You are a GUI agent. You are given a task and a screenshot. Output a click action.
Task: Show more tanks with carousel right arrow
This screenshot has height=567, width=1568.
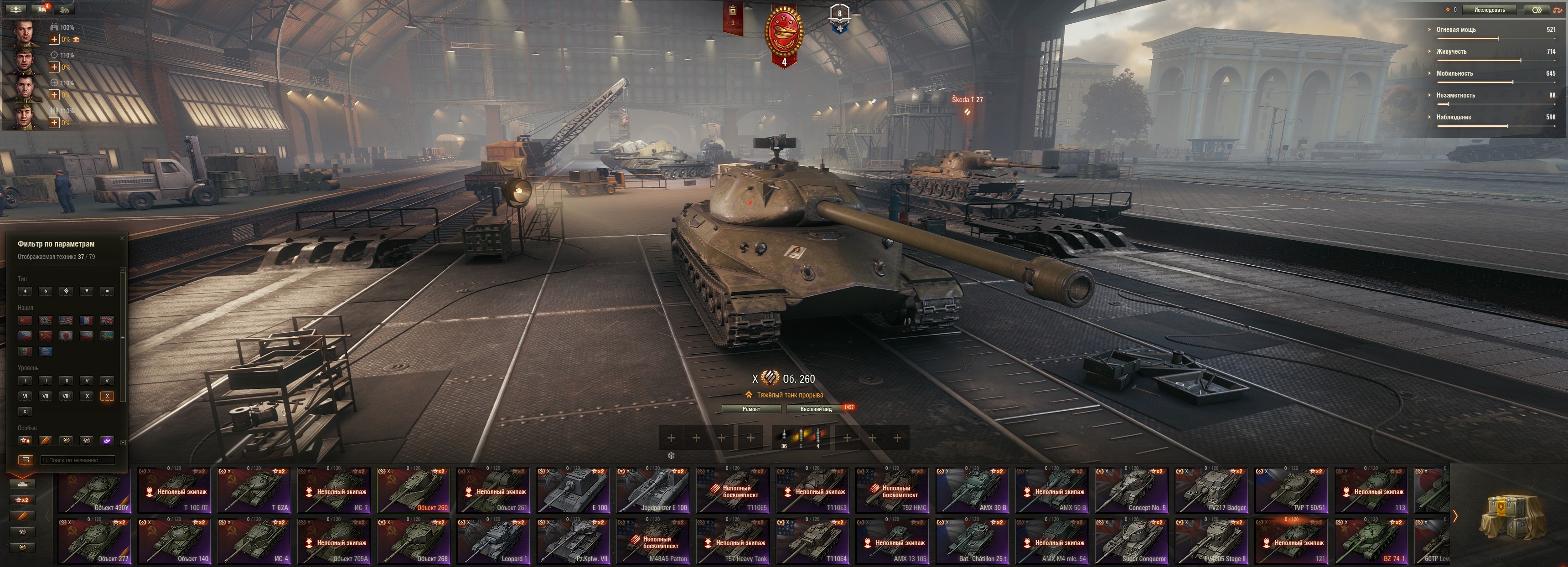pos(1455,516)
